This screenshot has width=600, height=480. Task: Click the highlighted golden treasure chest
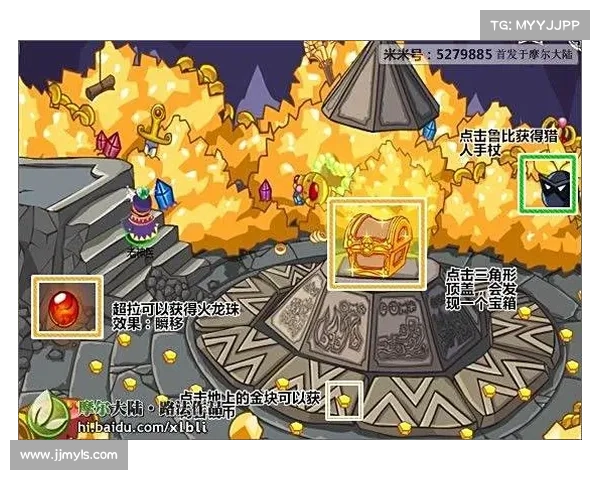(x=377, y=241)
